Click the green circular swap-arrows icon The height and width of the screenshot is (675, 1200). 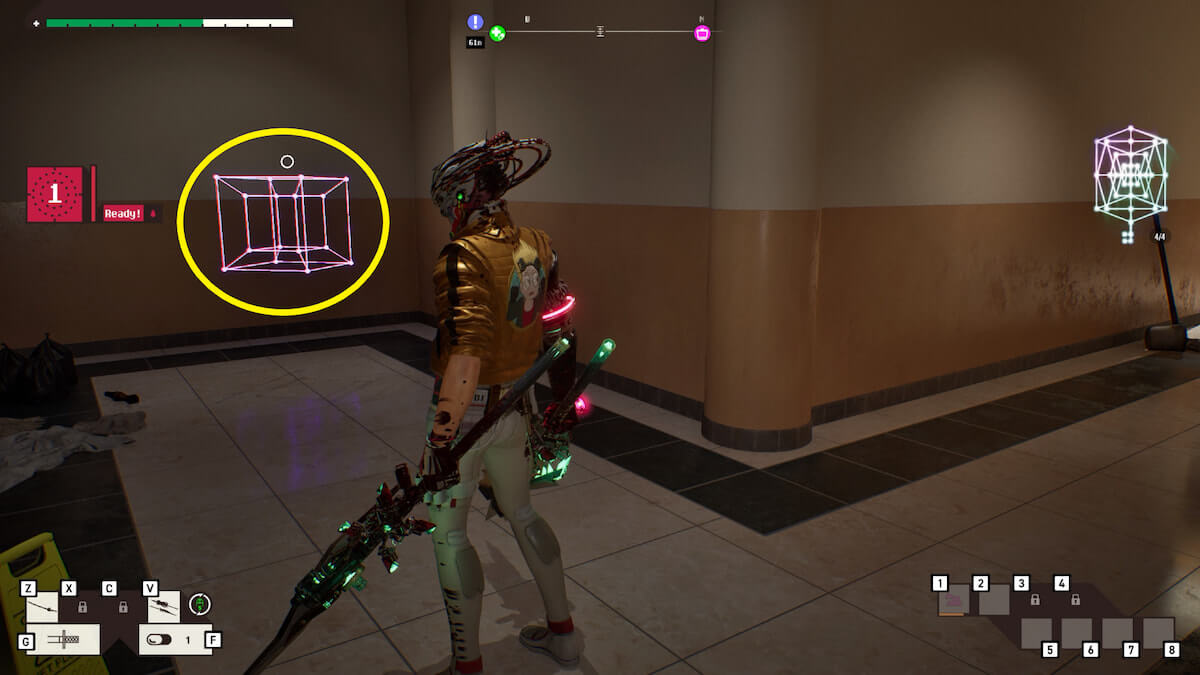coord(200,604)
